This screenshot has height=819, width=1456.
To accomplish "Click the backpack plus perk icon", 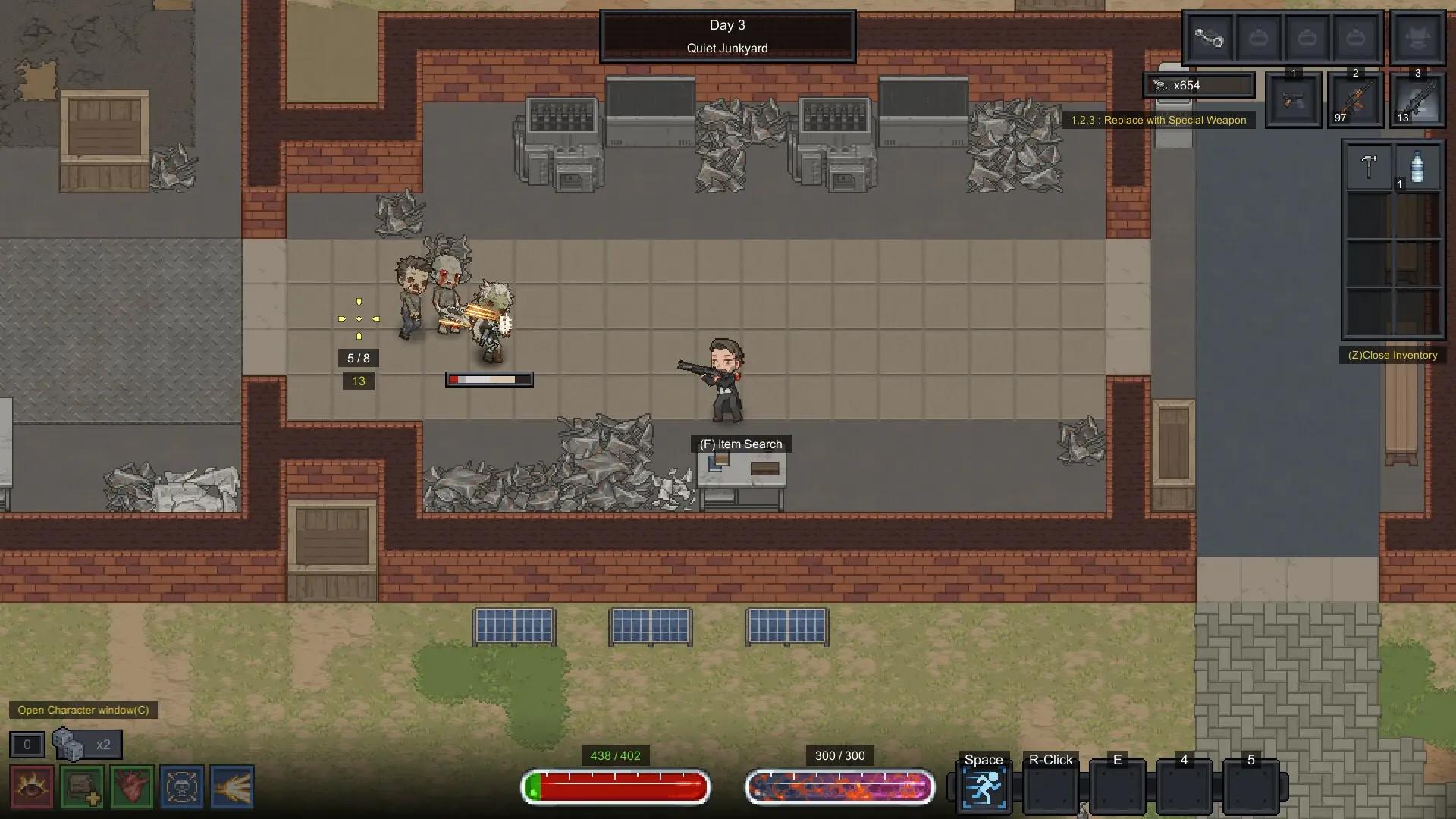I will pos(82,787).
